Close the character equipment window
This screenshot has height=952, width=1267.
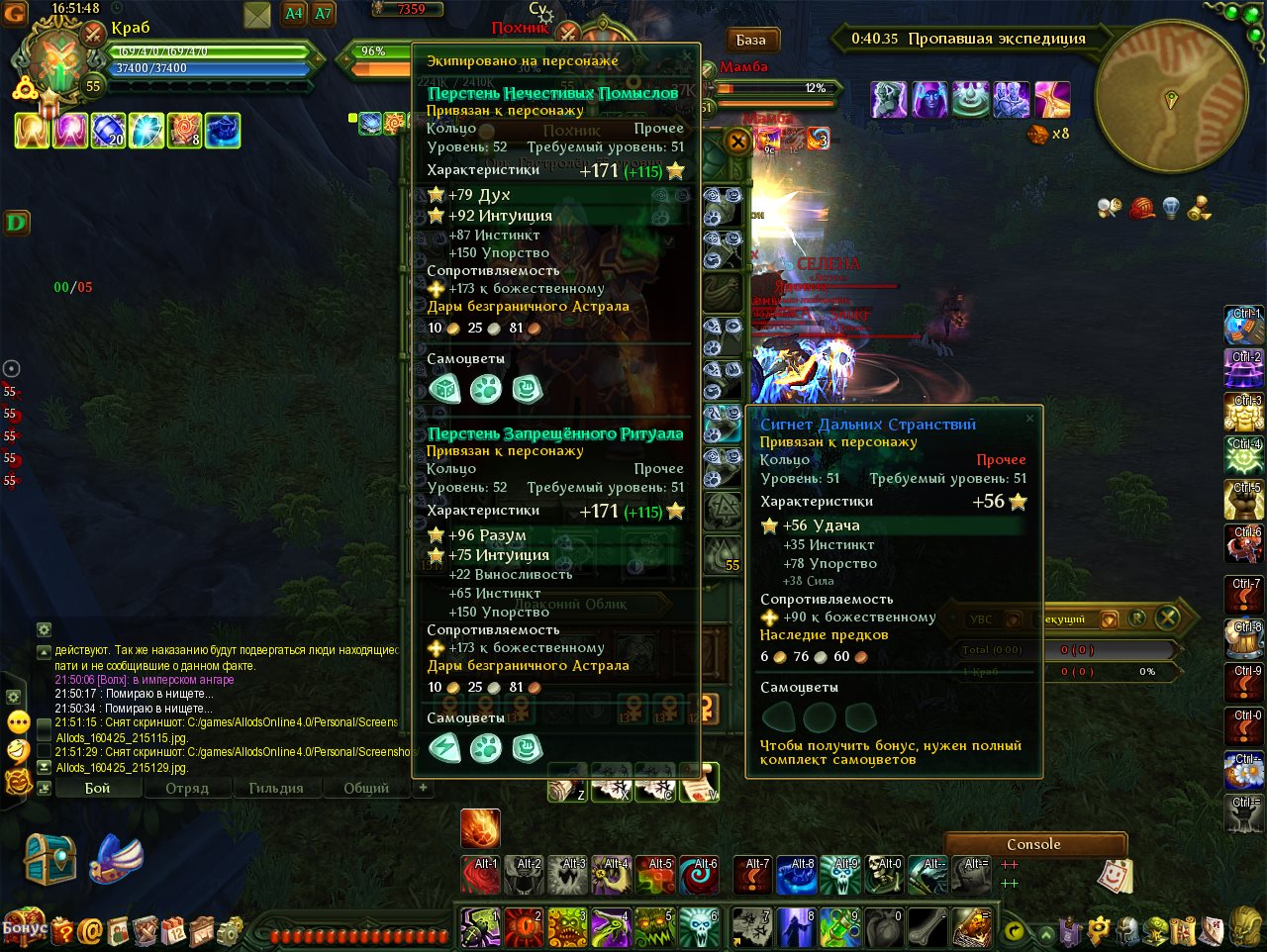(x=737, y=142)
